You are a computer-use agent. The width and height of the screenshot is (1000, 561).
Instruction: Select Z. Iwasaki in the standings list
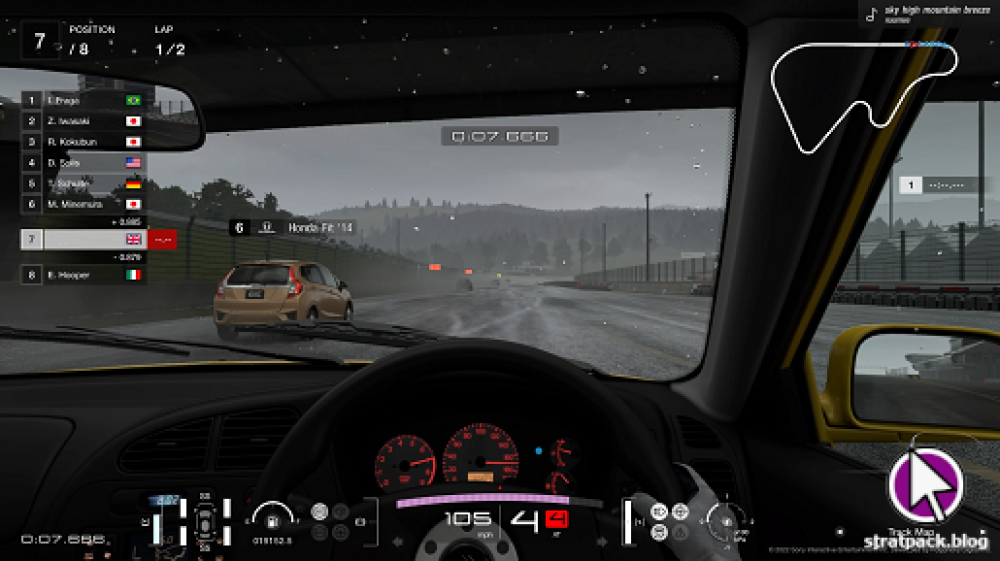84,121
